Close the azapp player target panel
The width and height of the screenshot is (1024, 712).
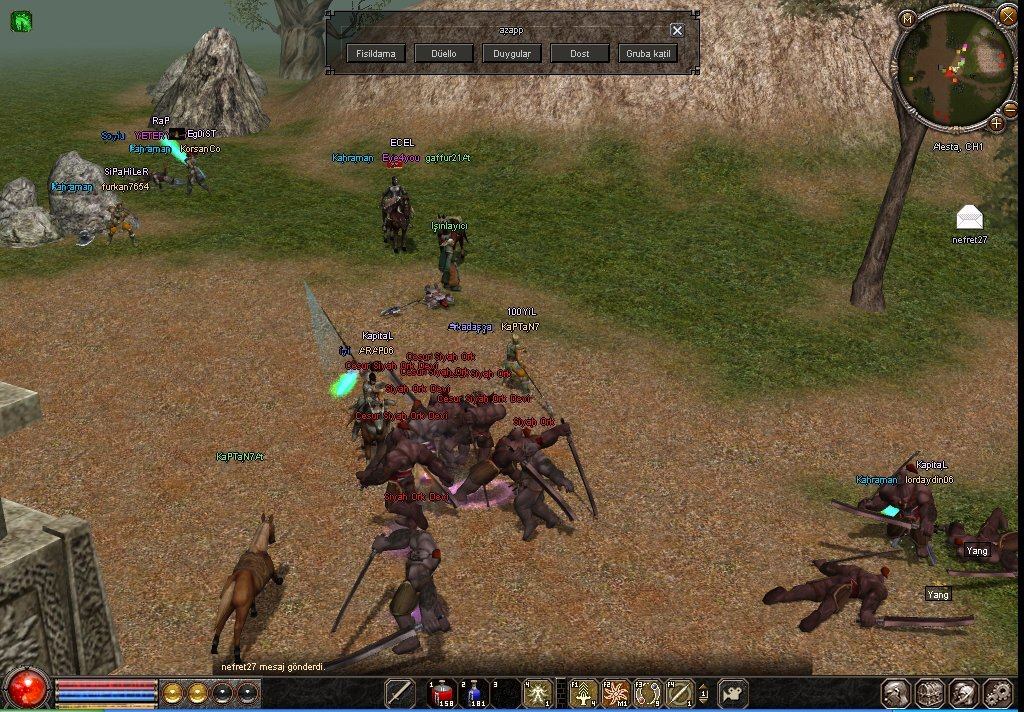click(677, 30)
